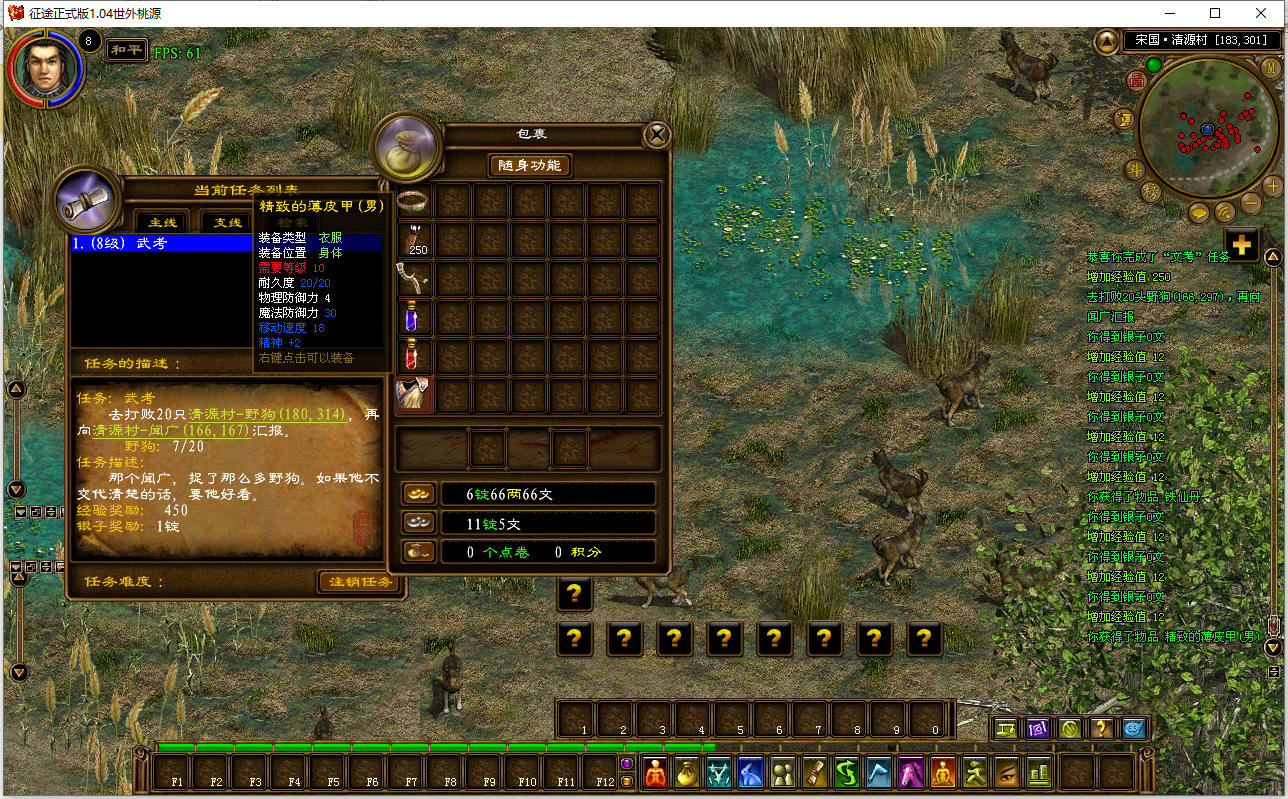This screenshot has width=1288, height=799.
Task: Switch to the 支线 quest tab
Action: click(x=227, y=222)
